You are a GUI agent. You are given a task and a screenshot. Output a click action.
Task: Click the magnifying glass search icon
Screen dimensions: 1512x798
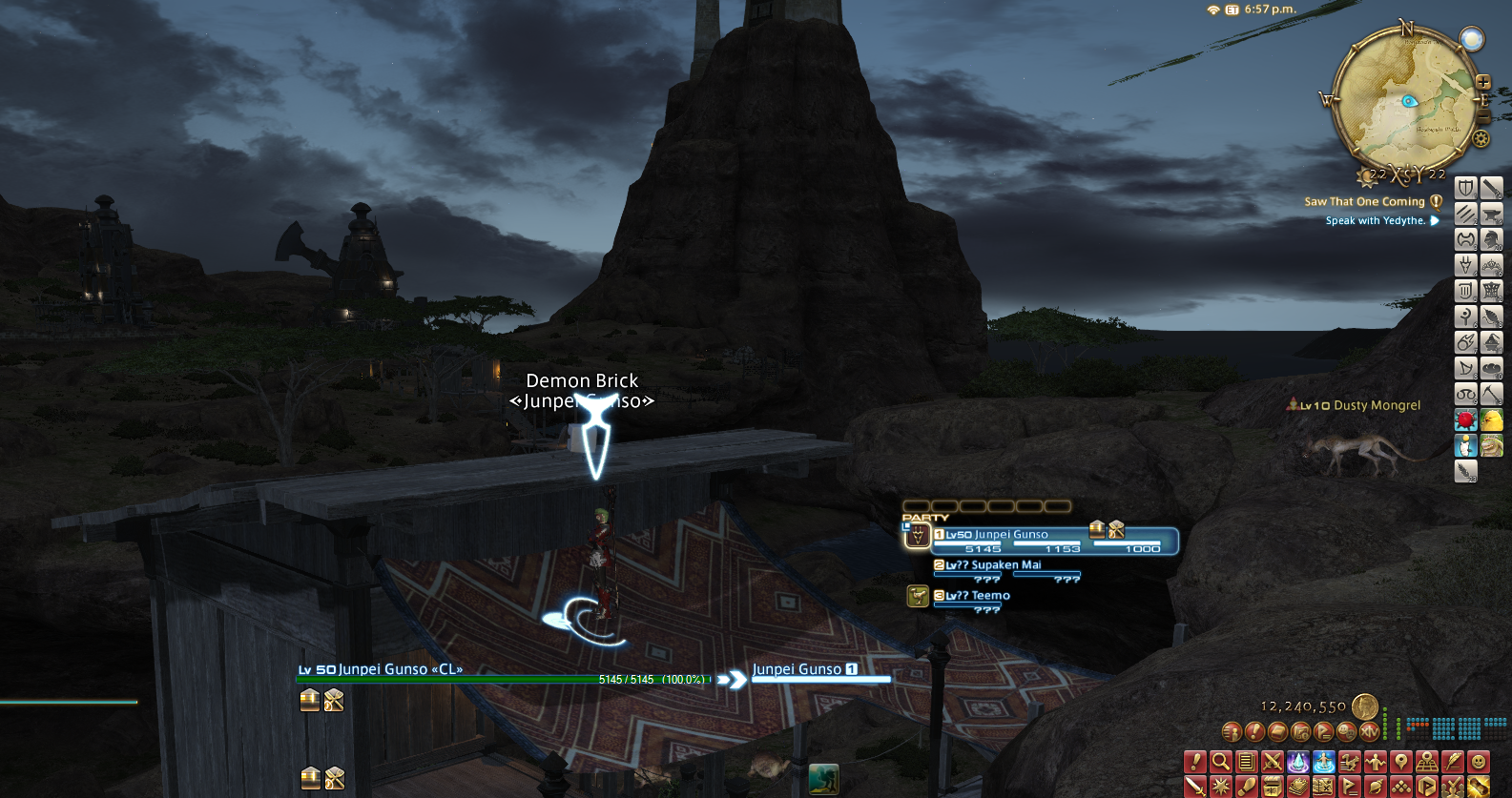tap(1221, 762)
